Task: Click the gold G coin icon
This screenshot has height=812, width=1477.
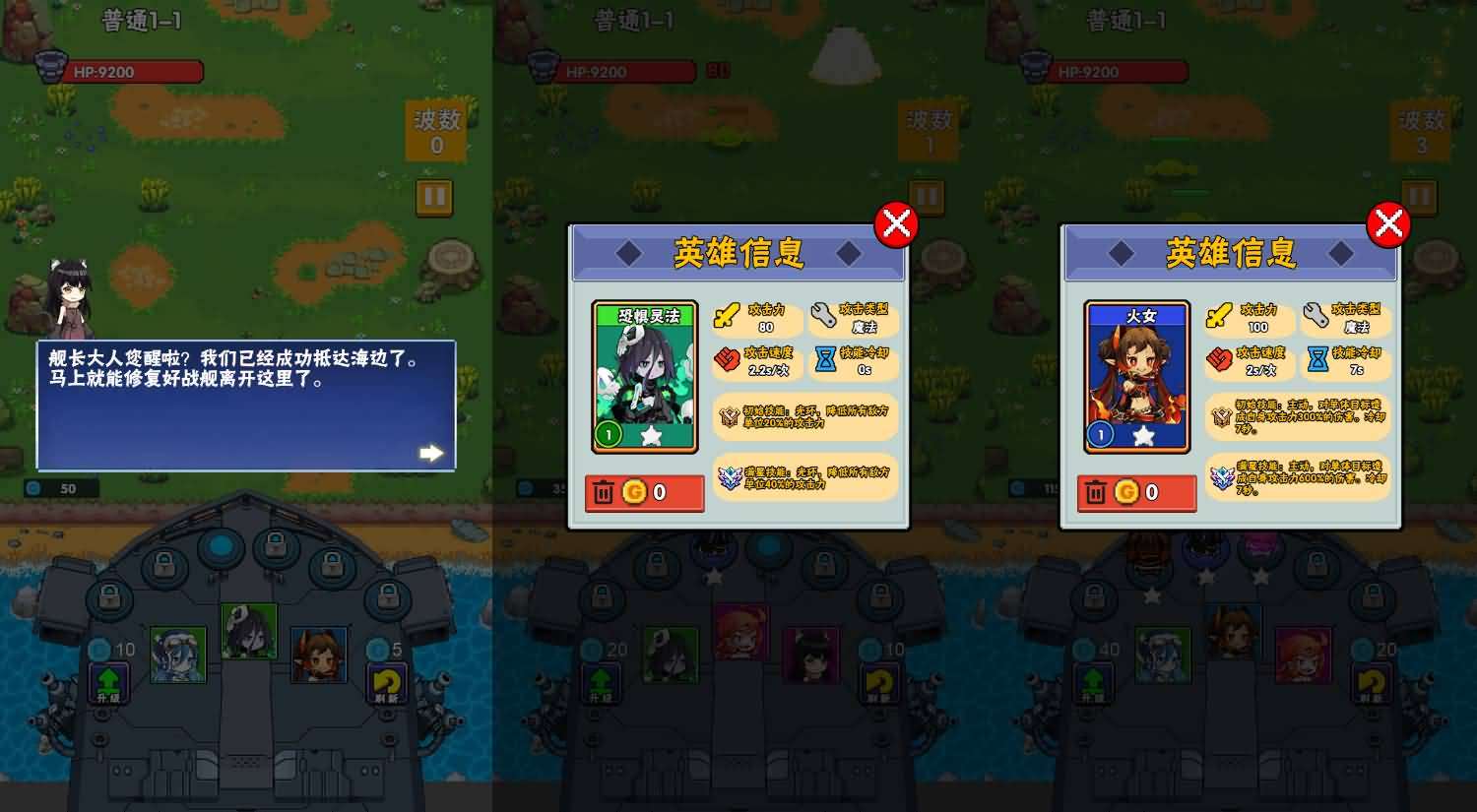Action: (635, 492)
